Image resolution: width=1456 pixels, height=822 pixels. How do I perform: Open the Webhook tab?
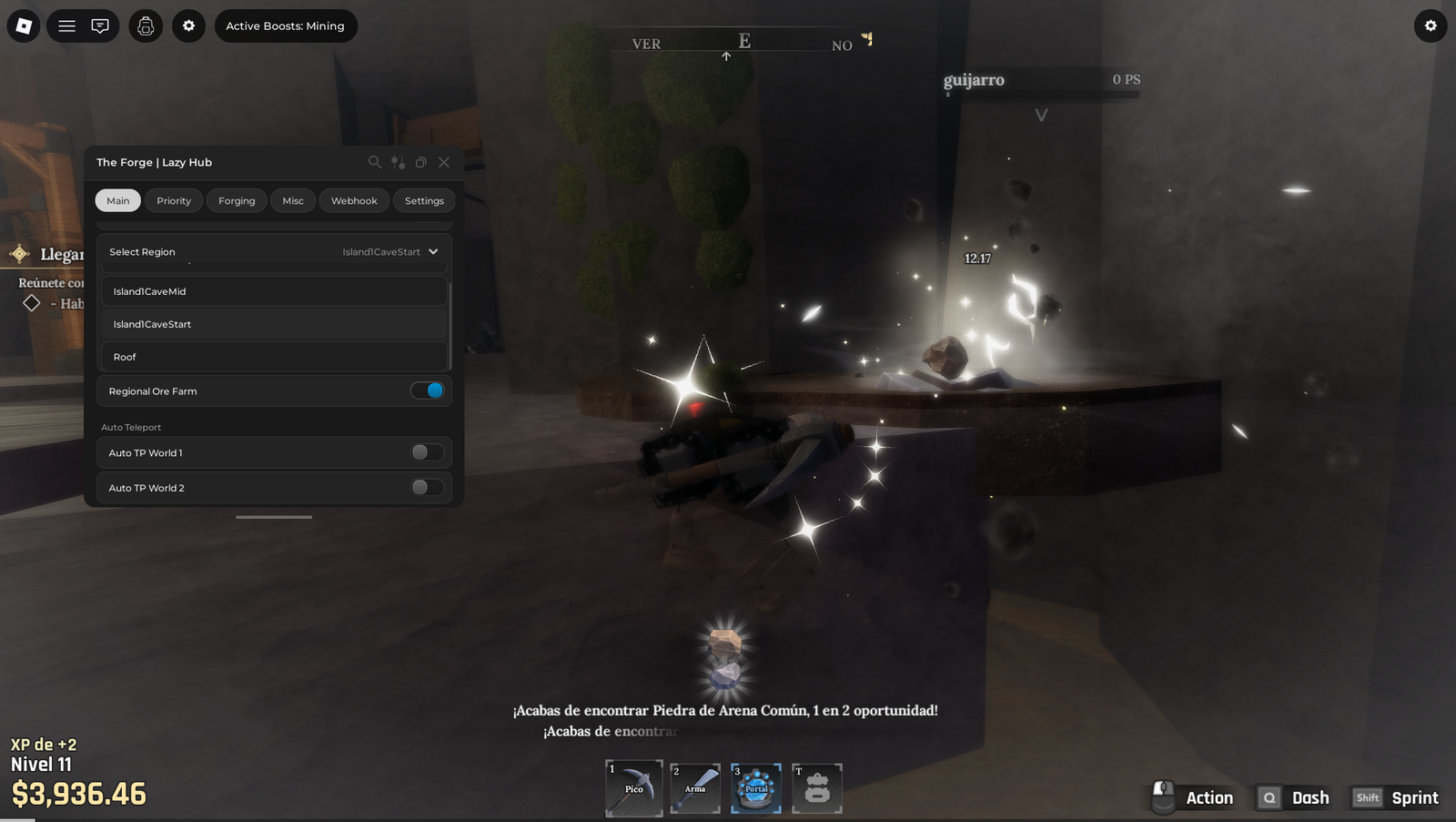[x=354, y=200]
